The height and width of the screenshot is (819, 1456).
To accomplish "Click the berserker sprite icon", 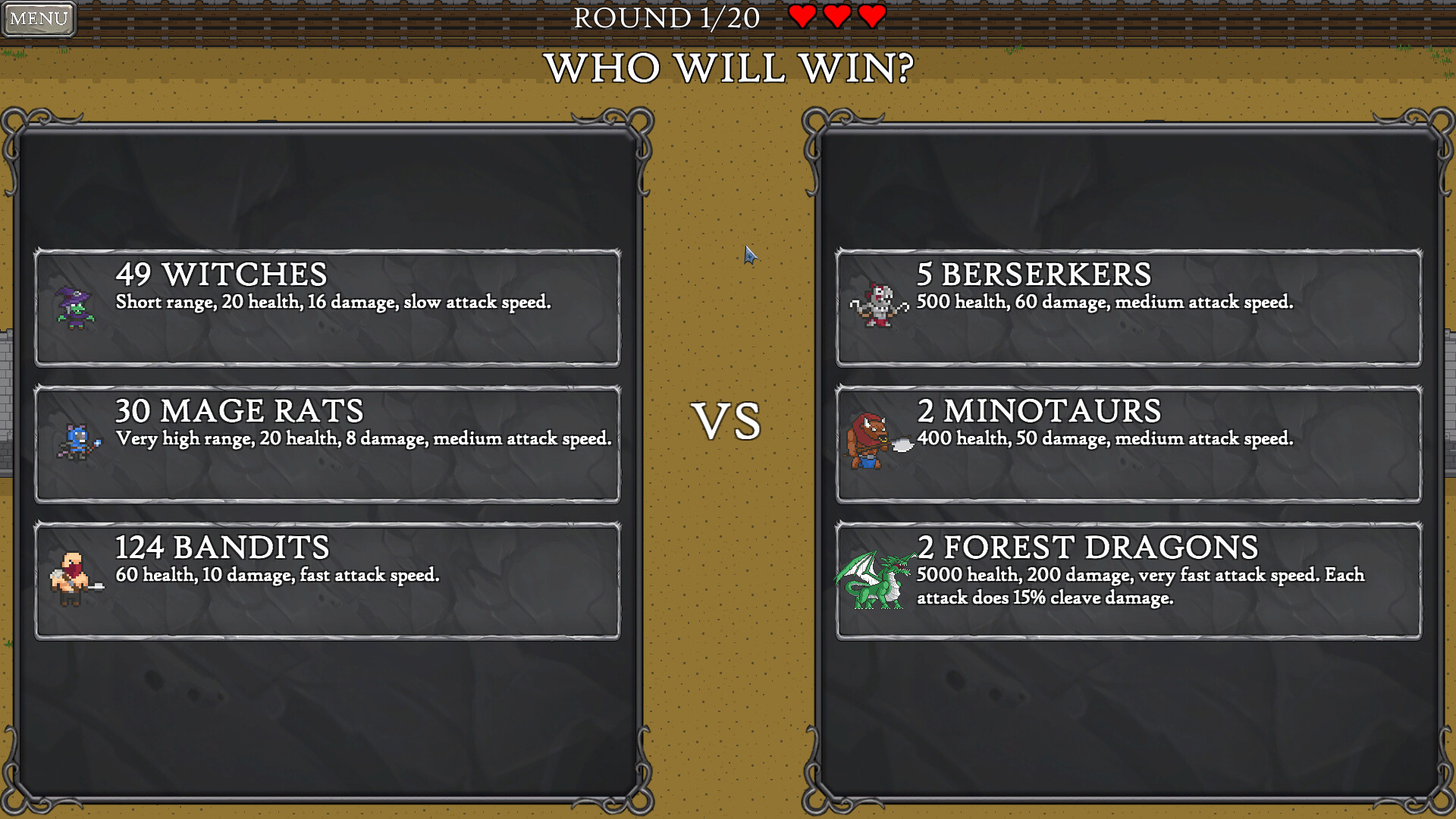I will coord(880,305).
